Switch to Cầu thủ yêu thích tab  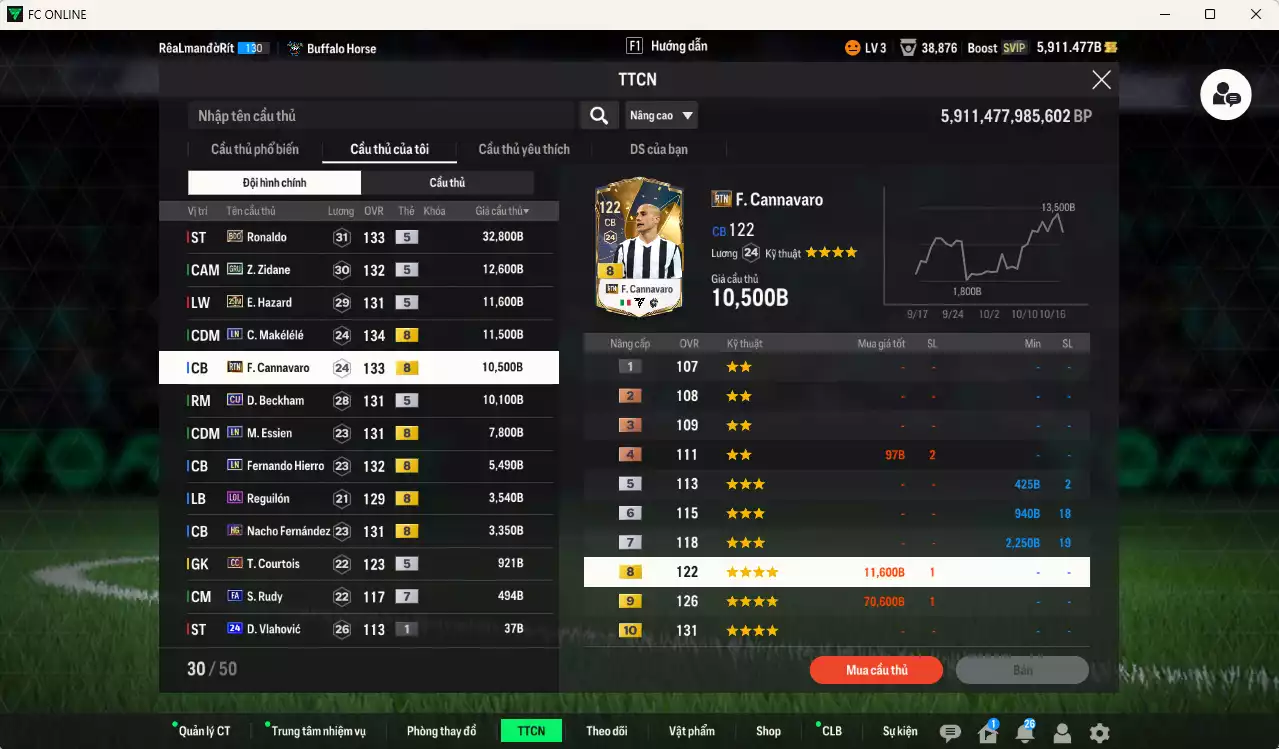(524, 150)
